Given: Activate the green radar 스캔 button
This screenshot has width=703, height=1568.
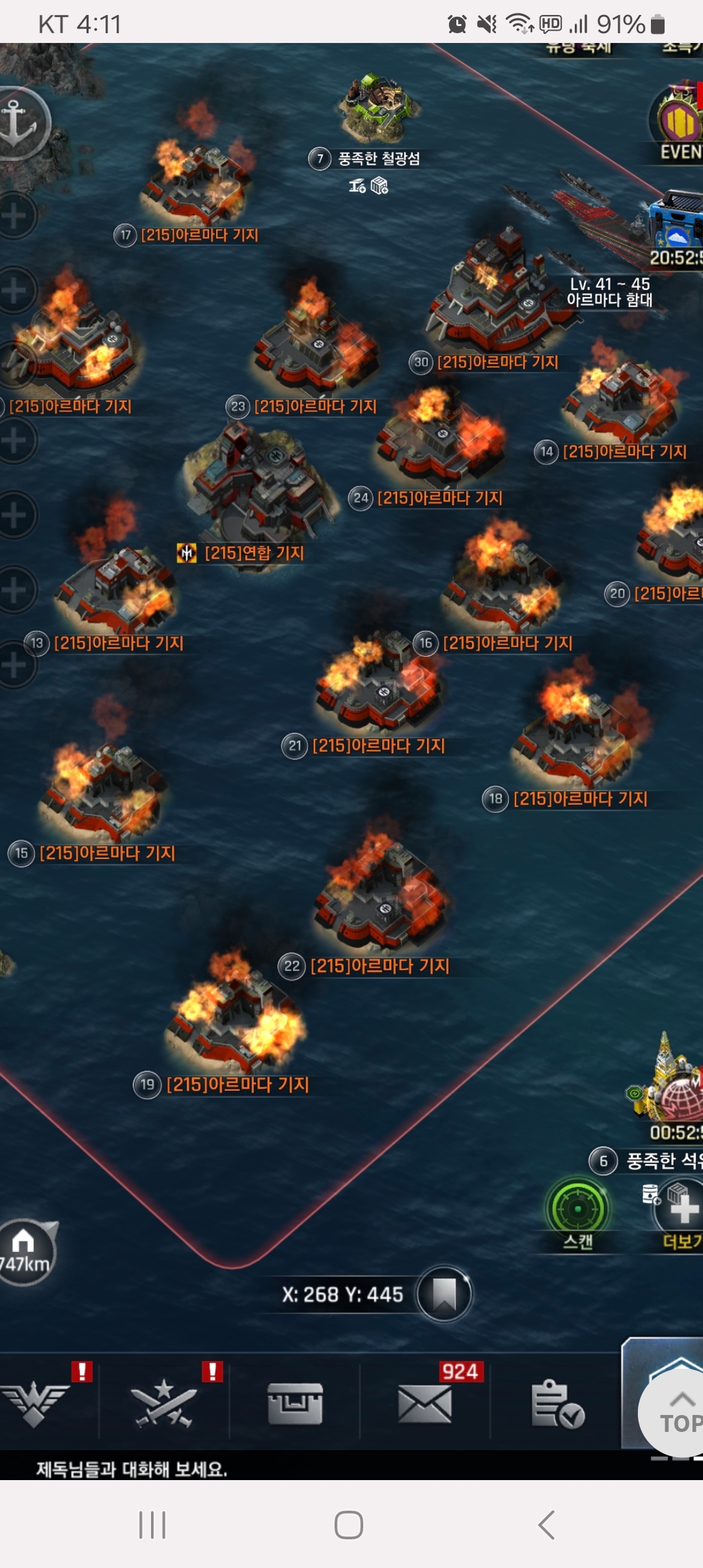Looking at the screenshot, I should (578, 1210).
